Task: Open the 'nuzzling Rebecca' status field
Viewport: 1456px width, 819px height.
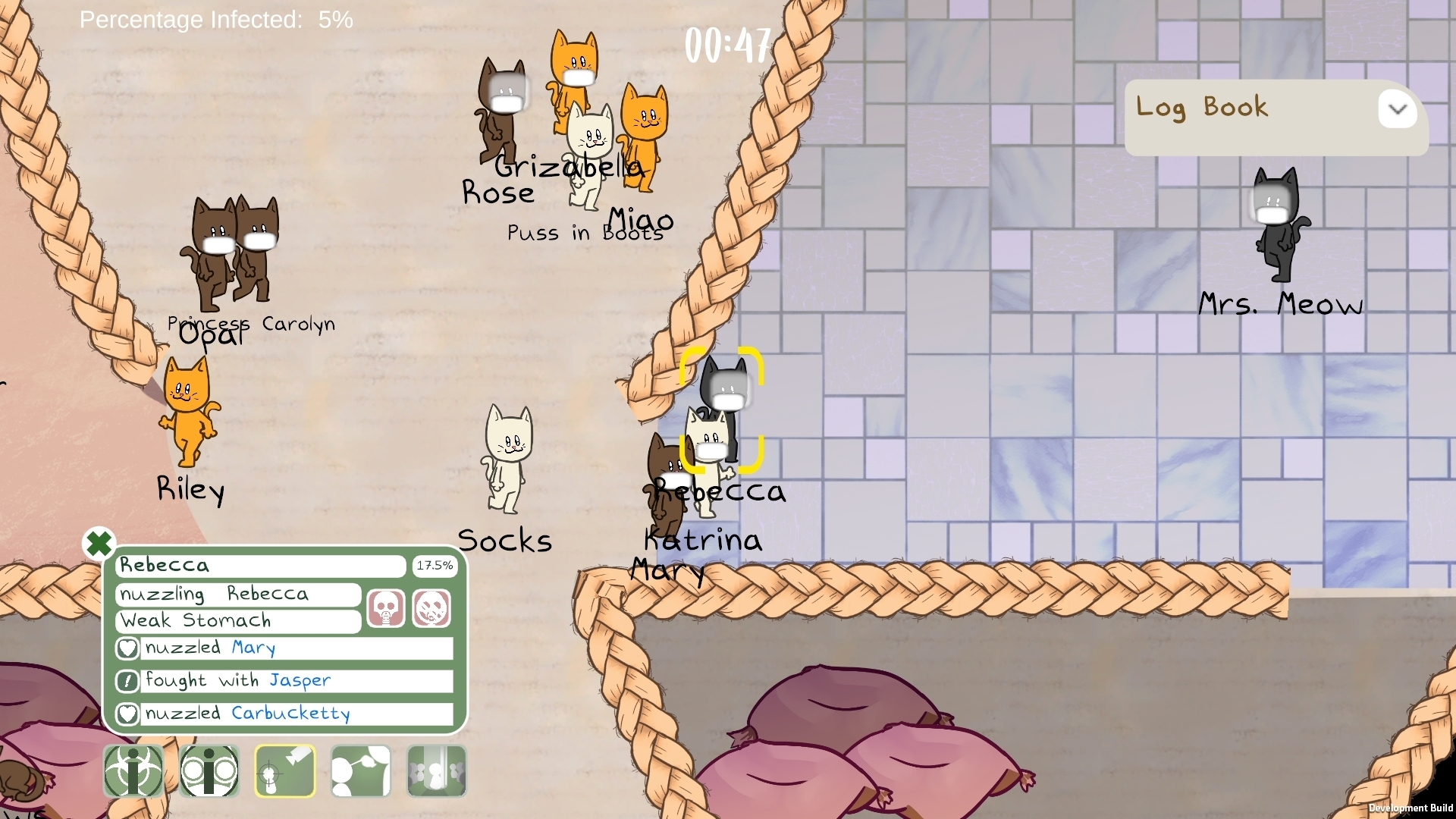Action: pos(237,595)
